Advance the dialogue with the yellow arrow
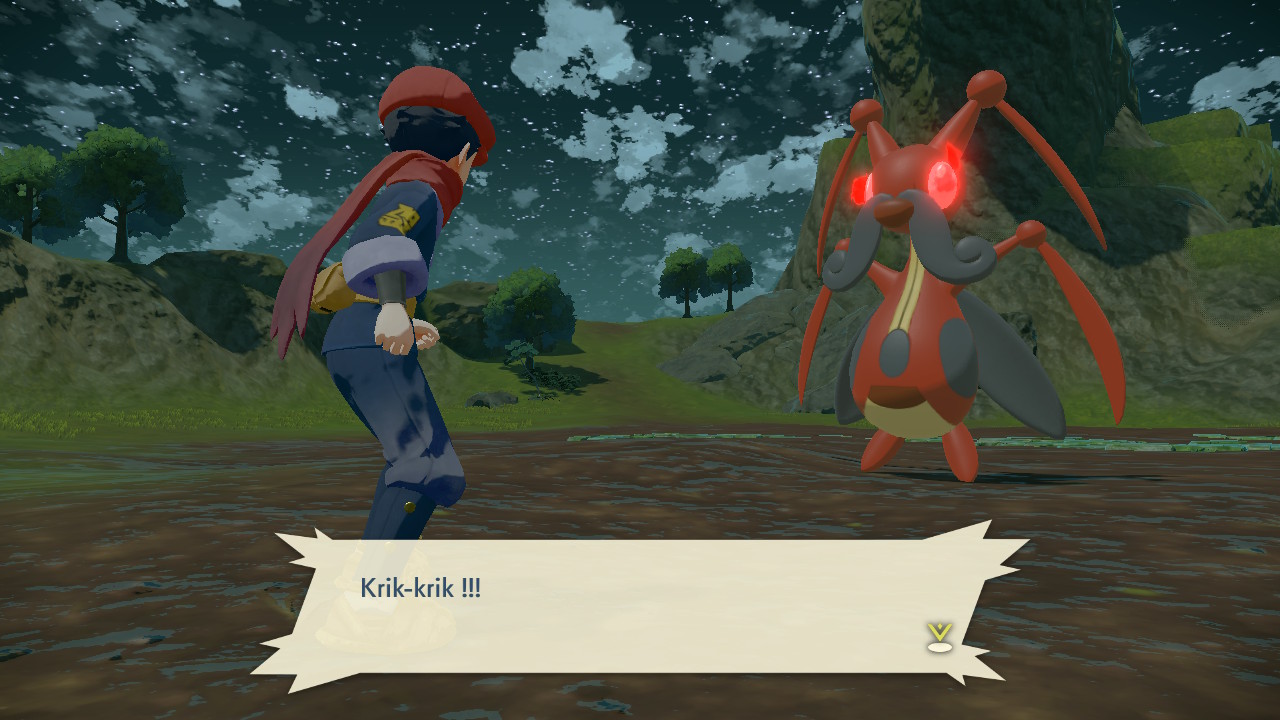This screenshot has width=1280, height=720. pos(938,637)
